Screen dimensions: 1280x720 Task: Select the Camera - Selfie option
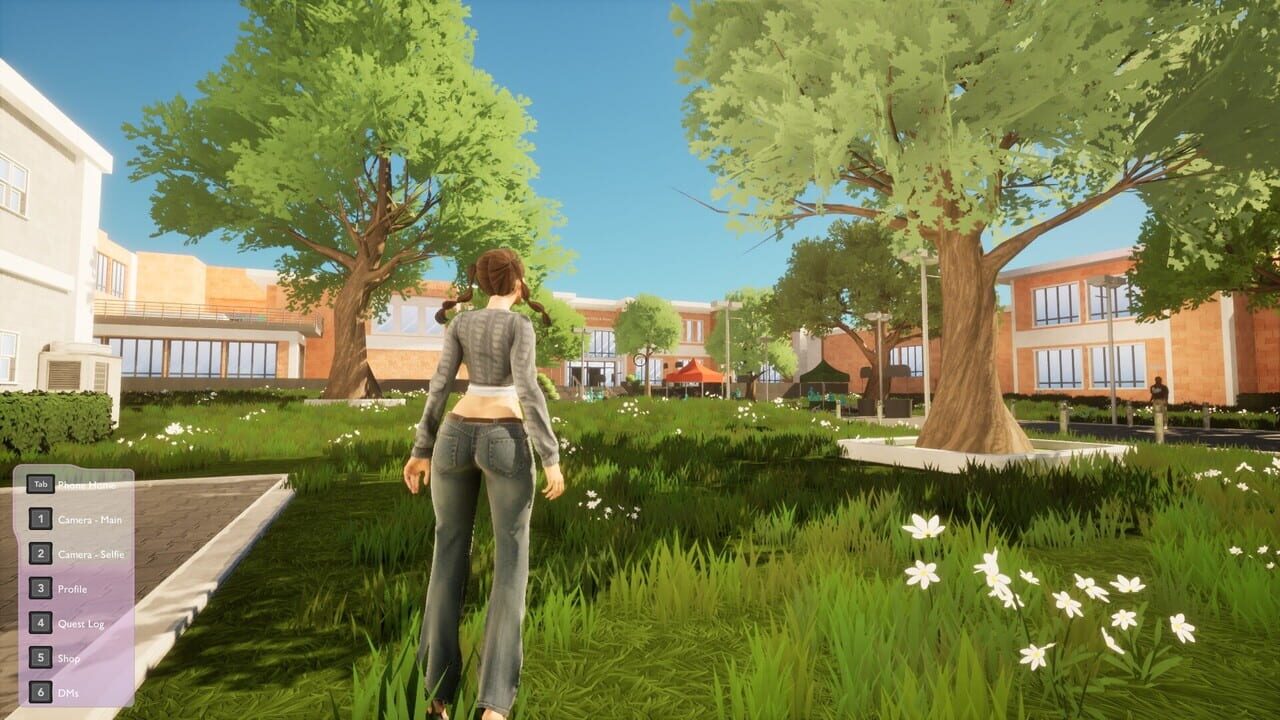(92, 553)
